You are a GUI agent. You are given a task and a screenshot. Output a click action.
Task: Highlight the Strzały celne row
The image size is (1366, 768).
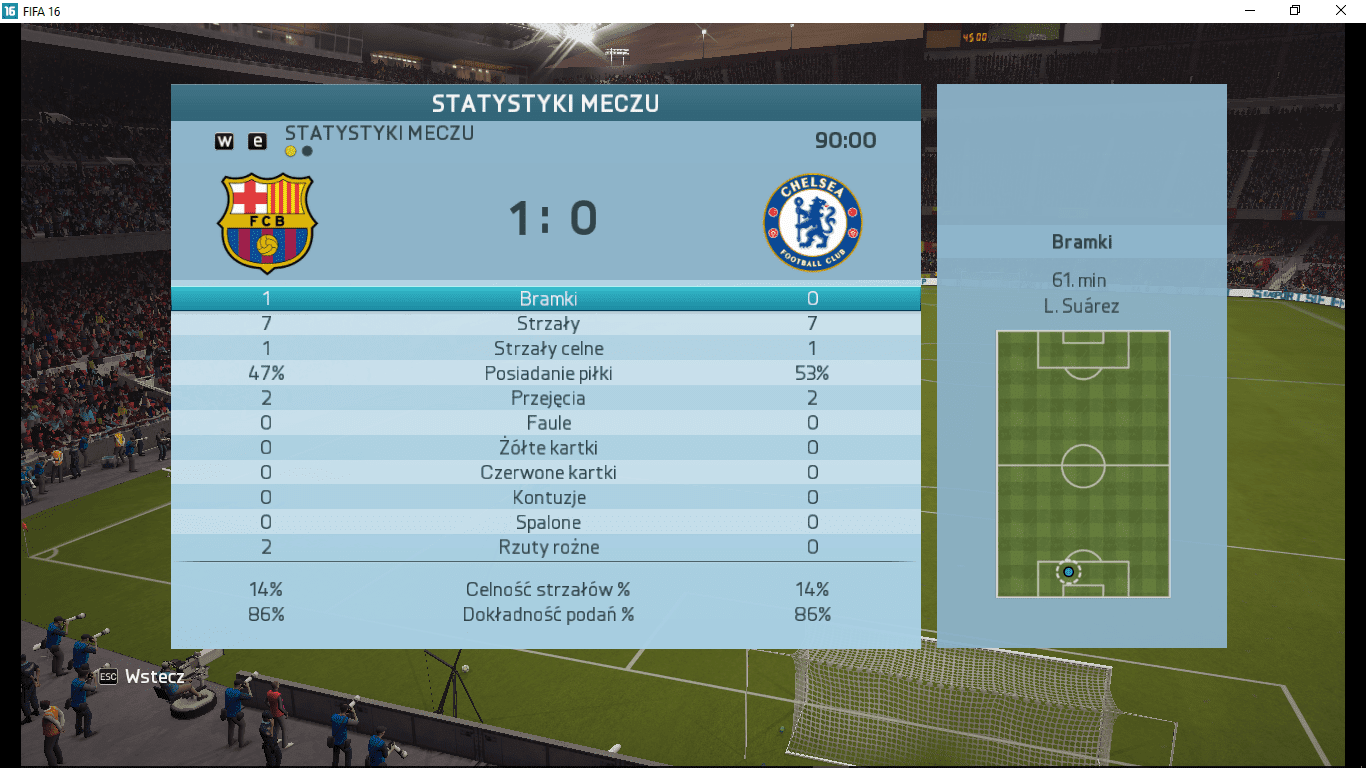tap(546, 349)
